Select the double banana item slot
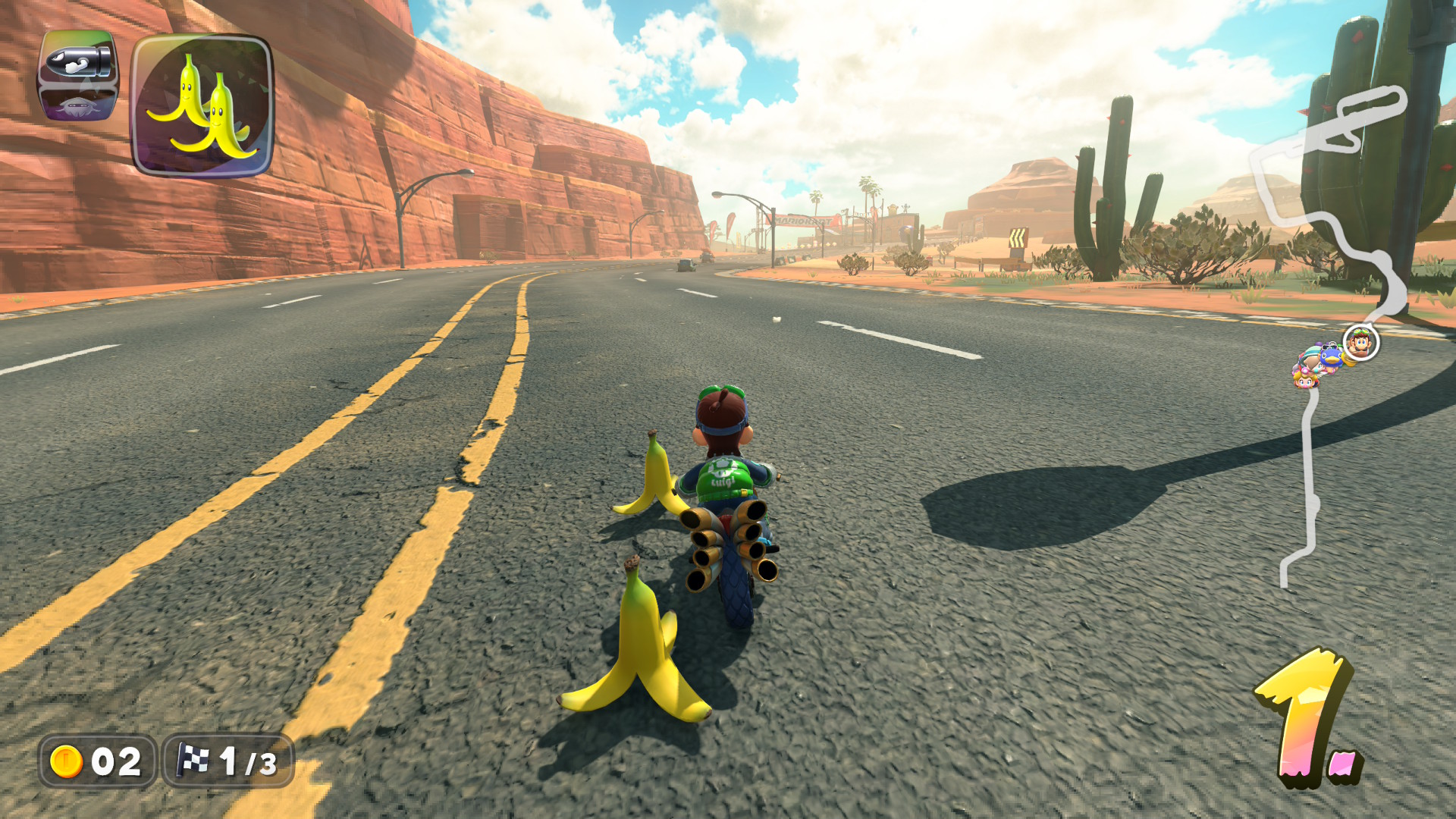The image size is (1456, 819). click(202, 106)
